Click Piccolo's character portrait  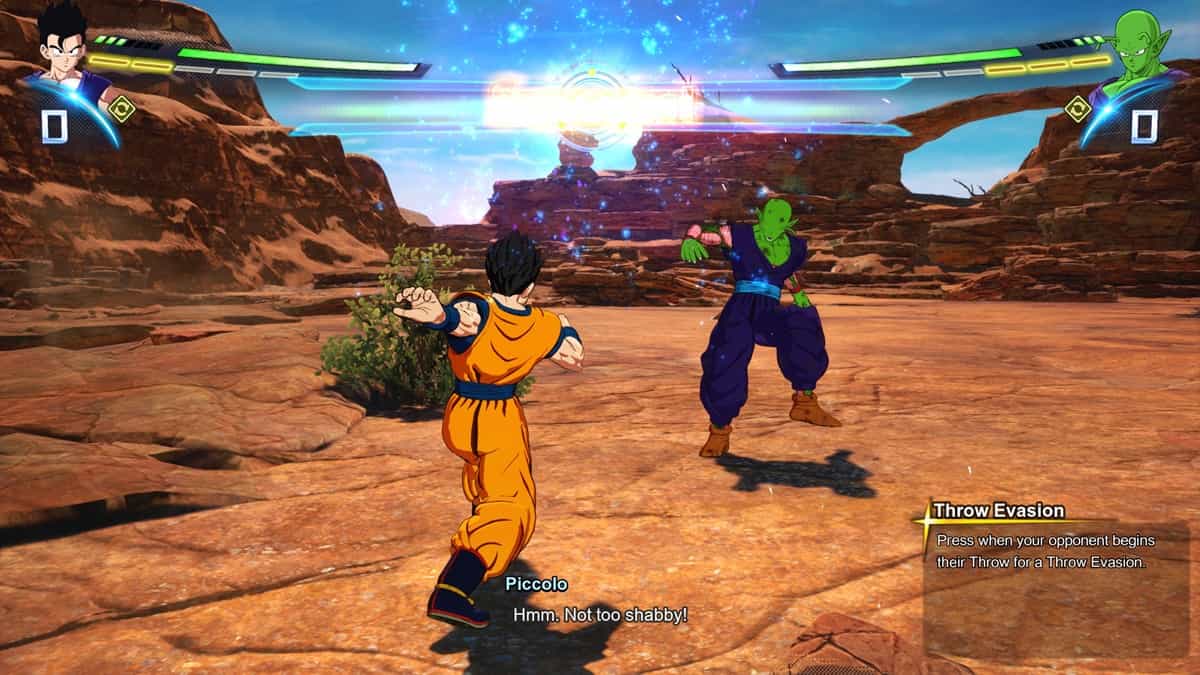1138,50
